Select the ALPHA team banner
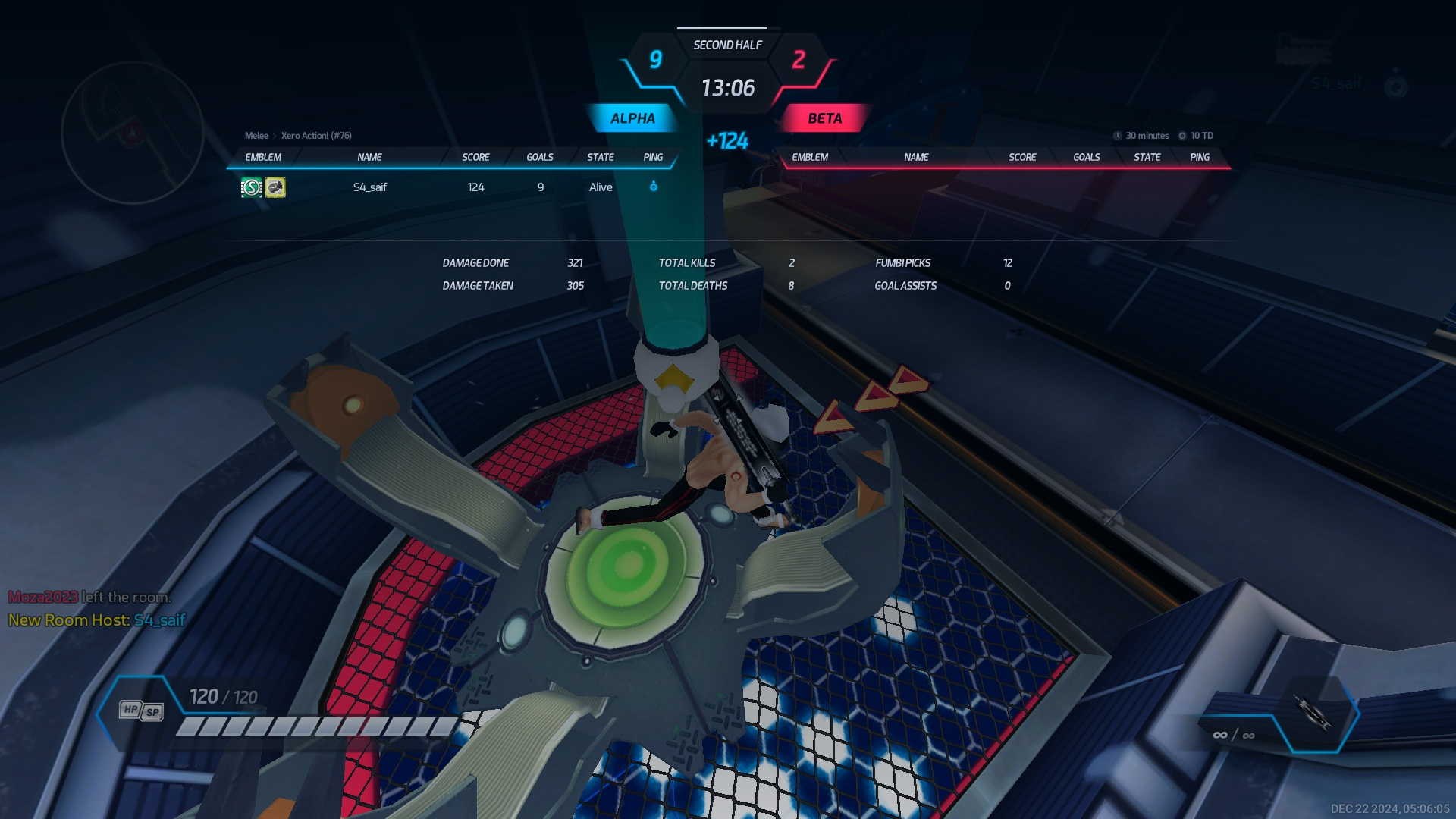The image size is (1456, 819). (x=632, y=118)
